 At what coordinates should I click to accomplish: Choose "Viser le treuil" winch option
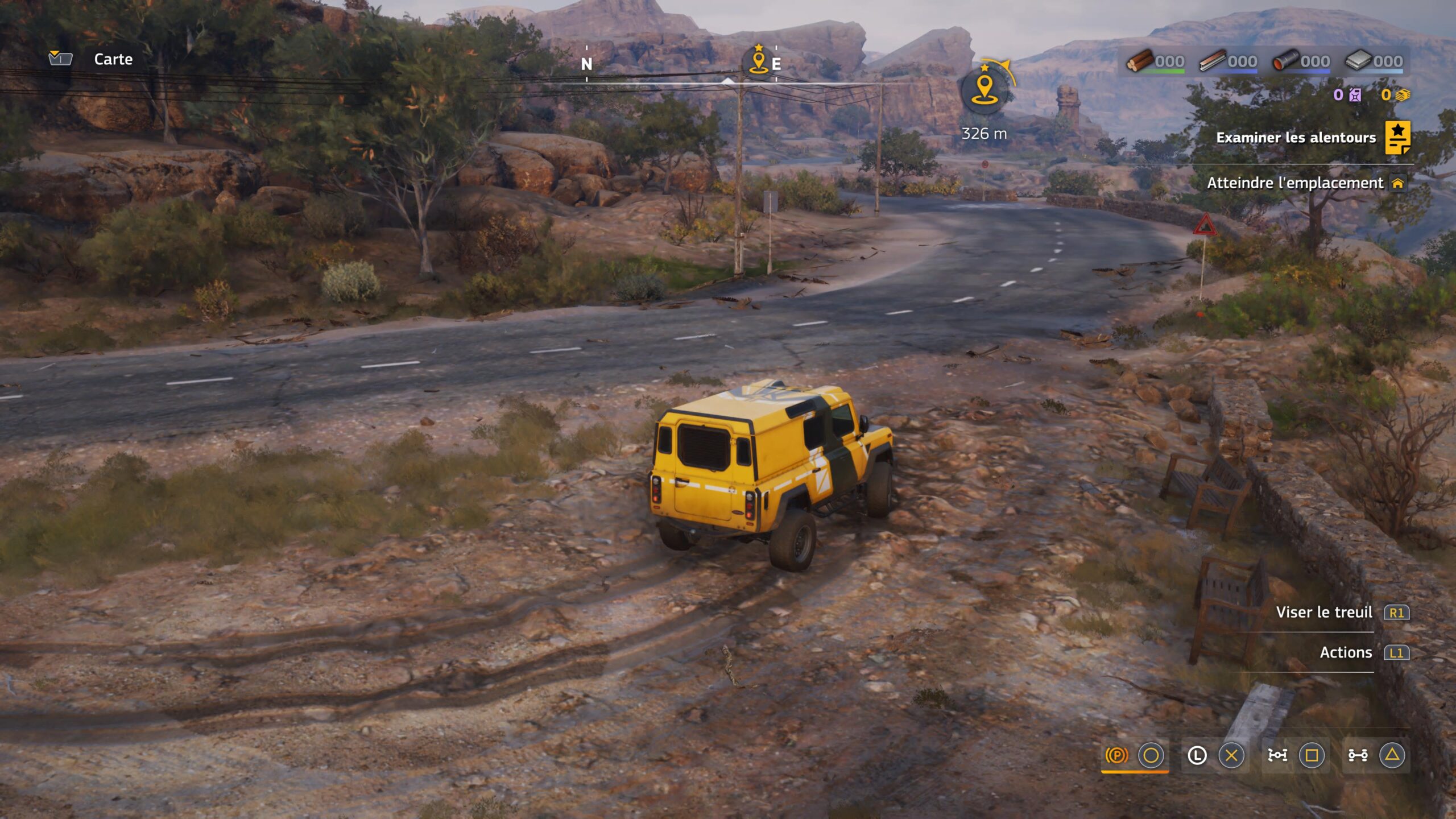point(1324,613)
